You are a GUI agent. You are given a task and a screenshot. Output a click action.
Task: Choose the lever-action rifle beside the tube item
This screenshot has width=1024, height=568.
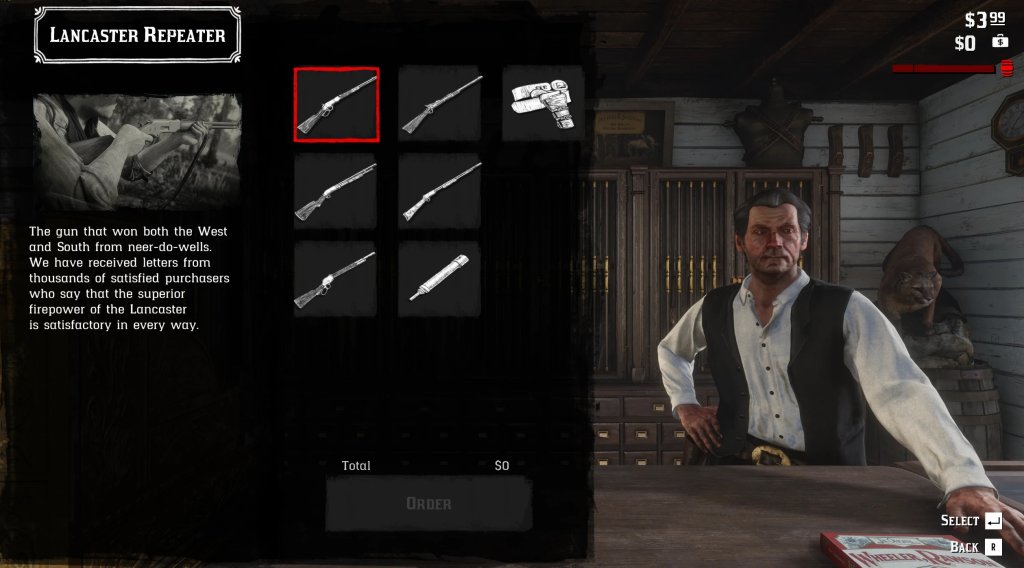click(336, 279)
